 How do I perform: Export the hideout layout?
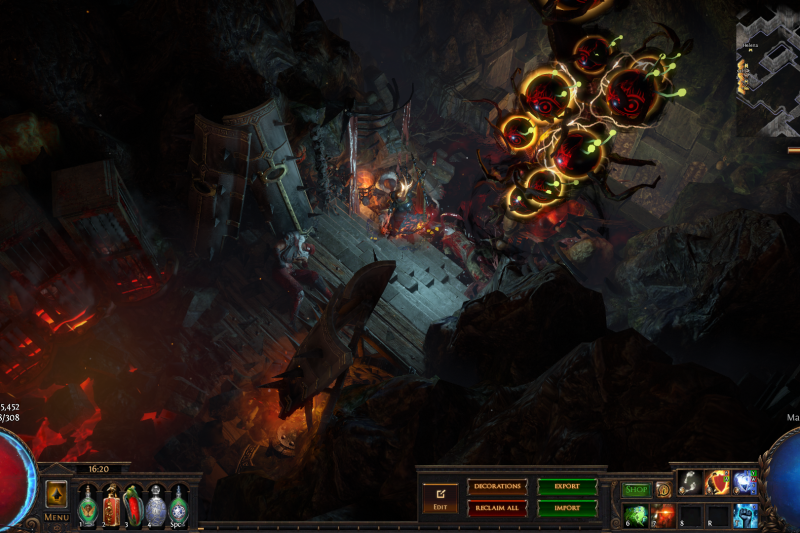[567, 487]
